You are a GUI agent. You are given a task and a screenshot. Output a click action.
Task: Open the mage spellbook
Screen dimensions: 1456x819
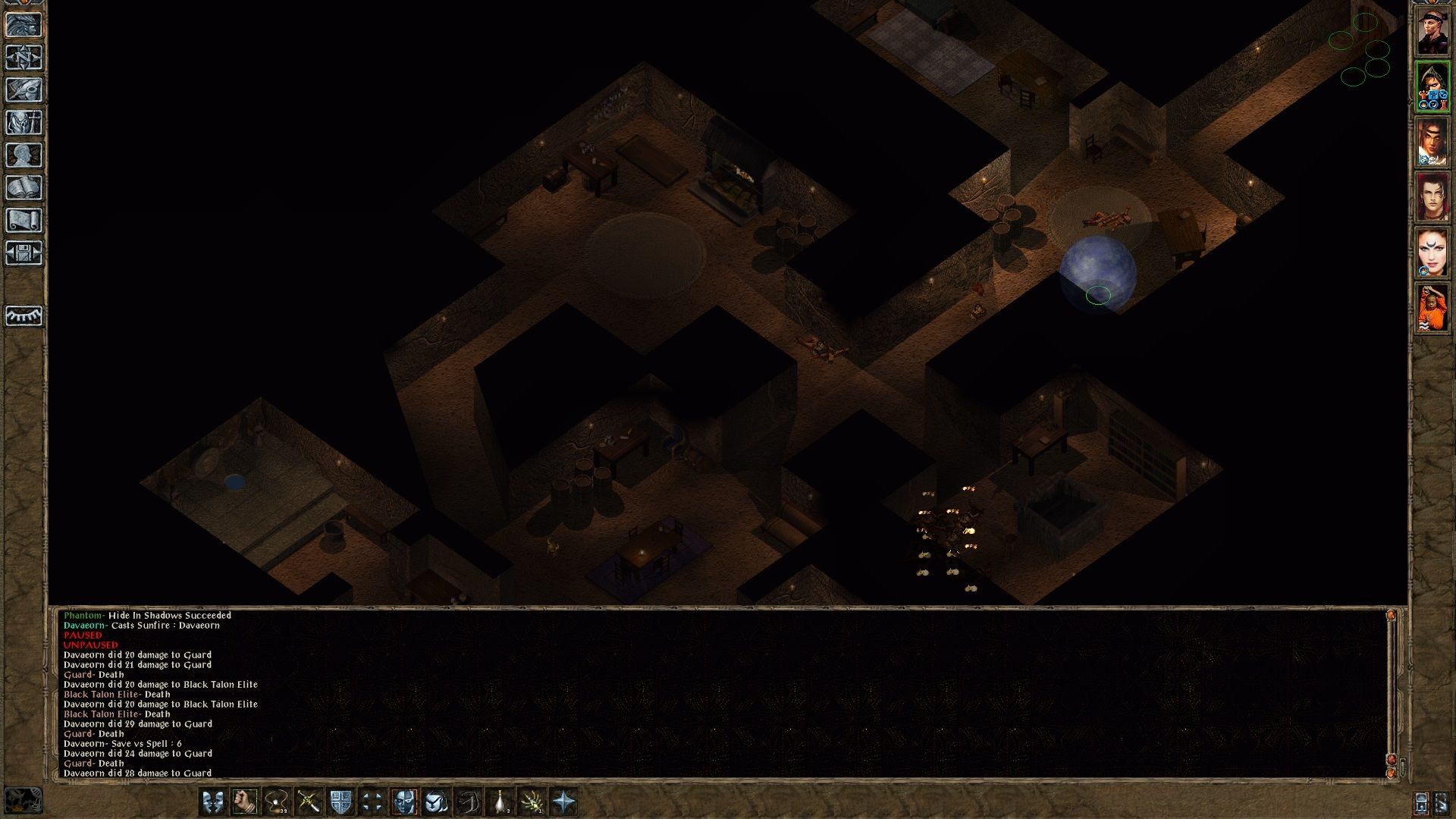click(24, 187)
